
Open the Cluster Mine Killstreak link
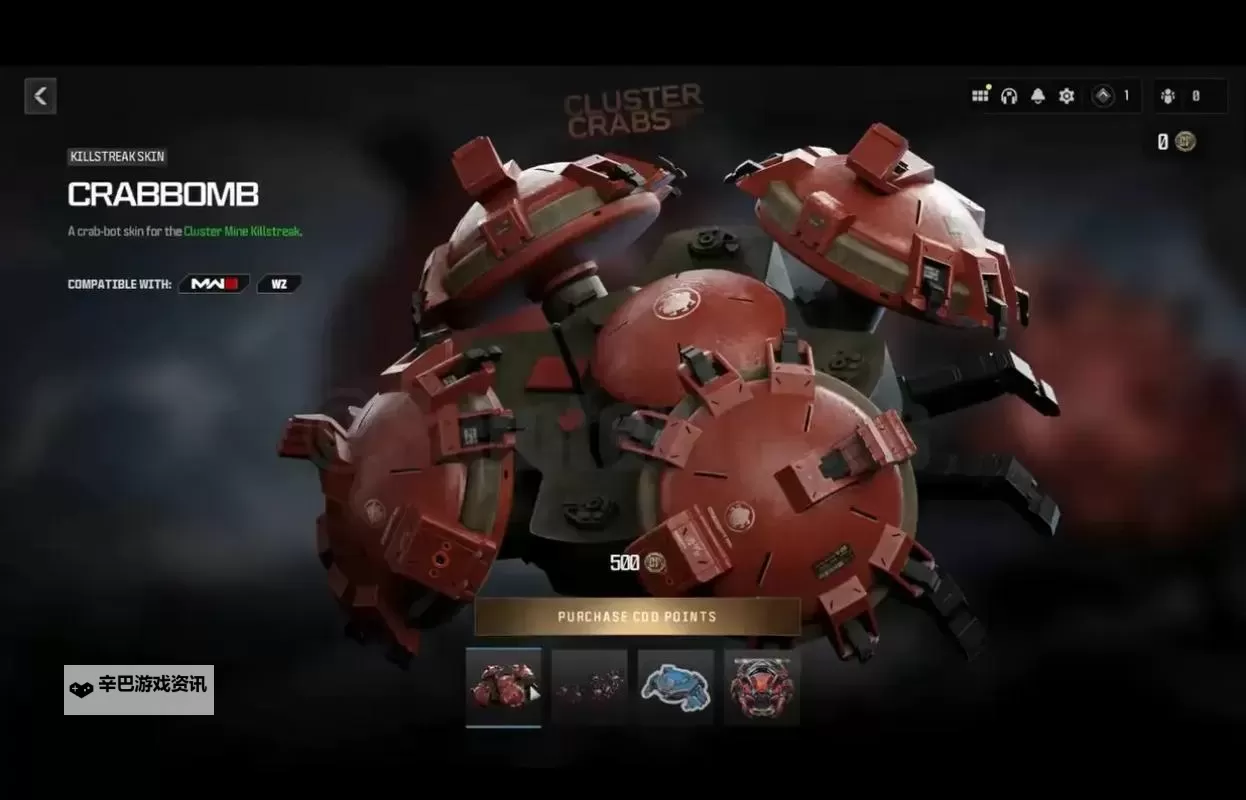pyautogui.click(x=242, y=231)
